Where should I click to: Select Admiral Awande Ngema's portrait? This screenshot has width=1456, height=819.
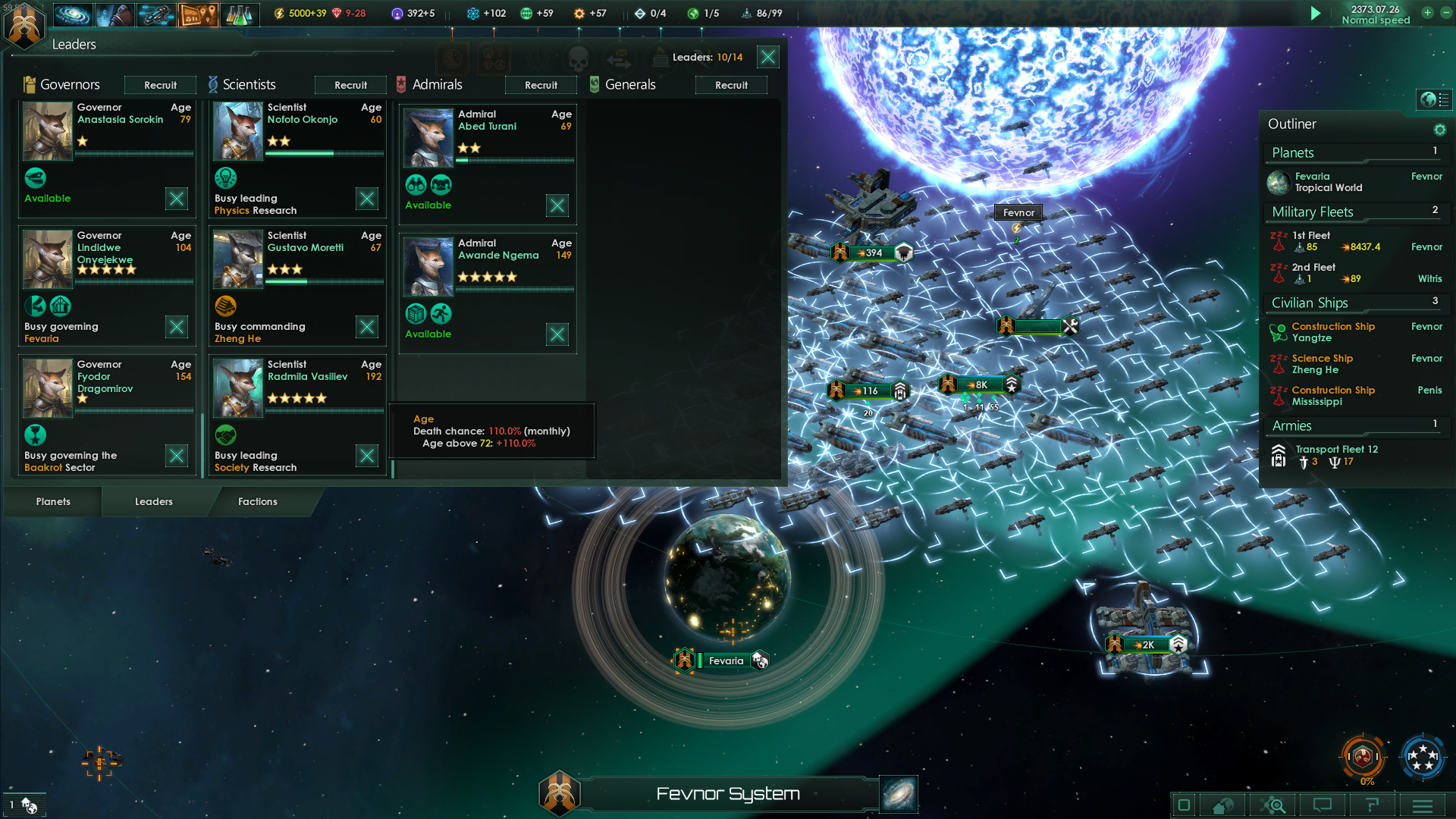click(428, 266)
